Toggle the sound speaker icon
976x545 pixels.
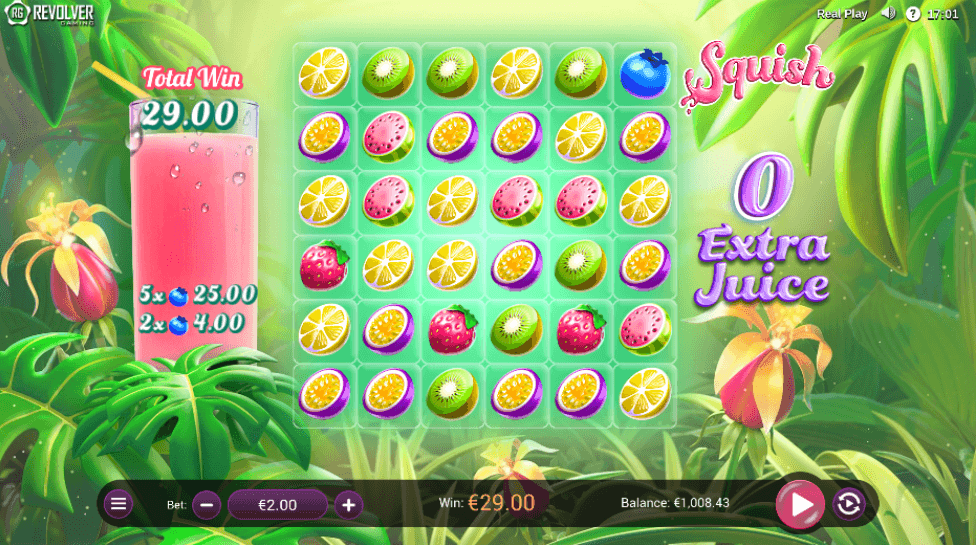tap(887, 14)
